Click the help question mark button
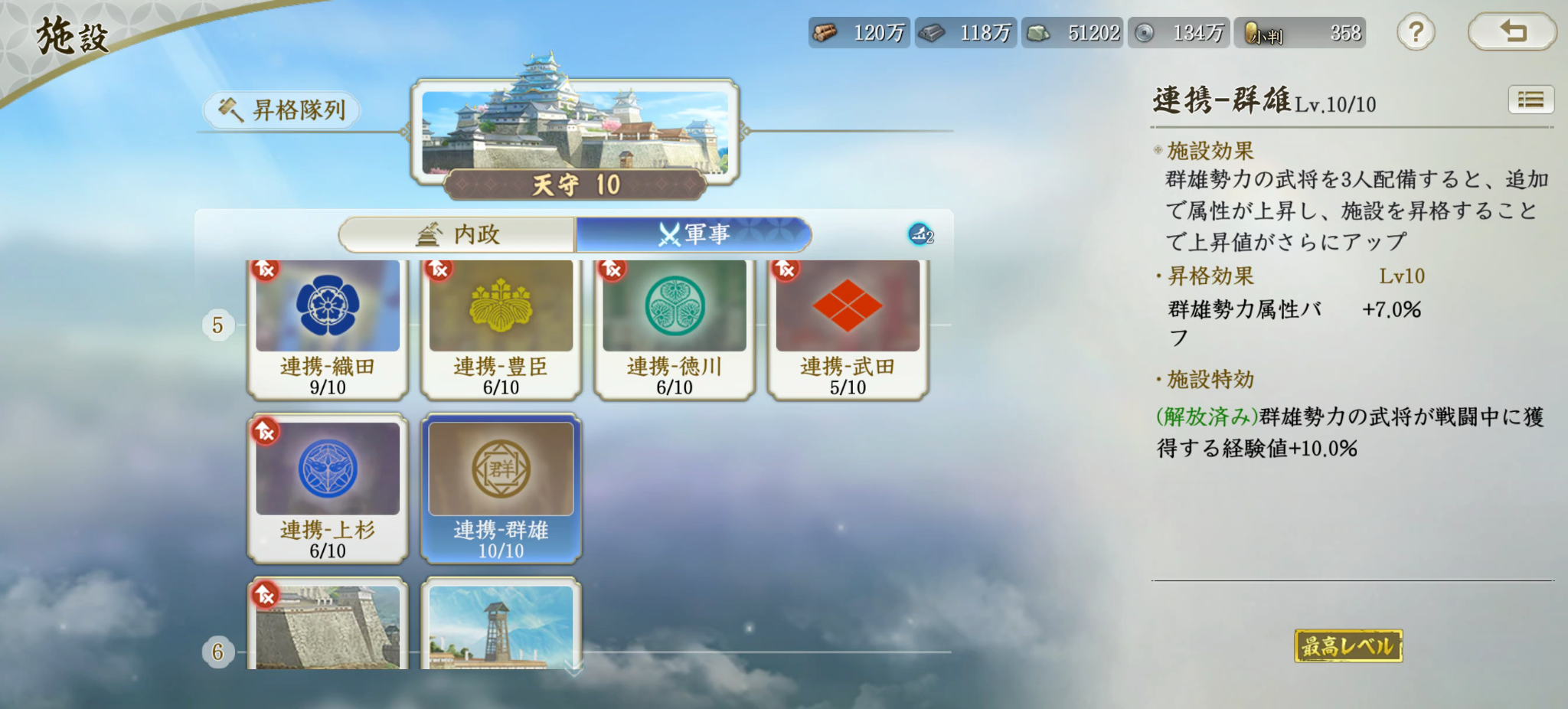1568x709 pixels. [x=1416, y=33]
